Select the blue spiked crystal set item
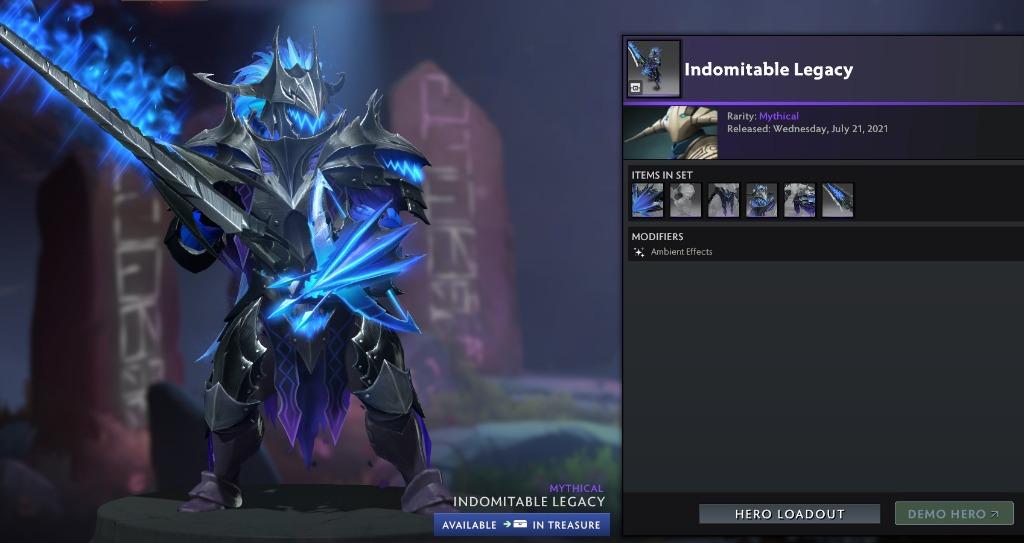This screenshot has width=1024, height=543. [x=647, y=200]
